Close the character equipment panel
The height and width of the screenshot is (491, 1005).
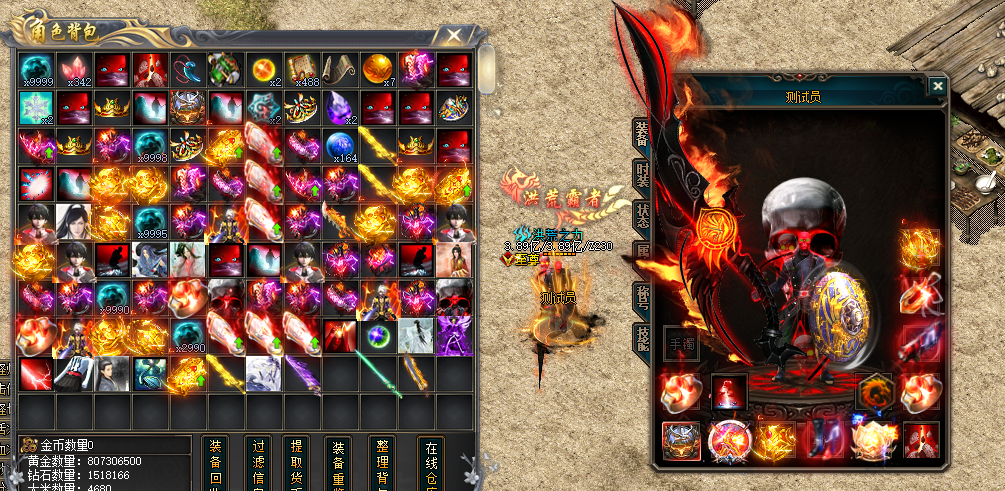coord(937,87)
